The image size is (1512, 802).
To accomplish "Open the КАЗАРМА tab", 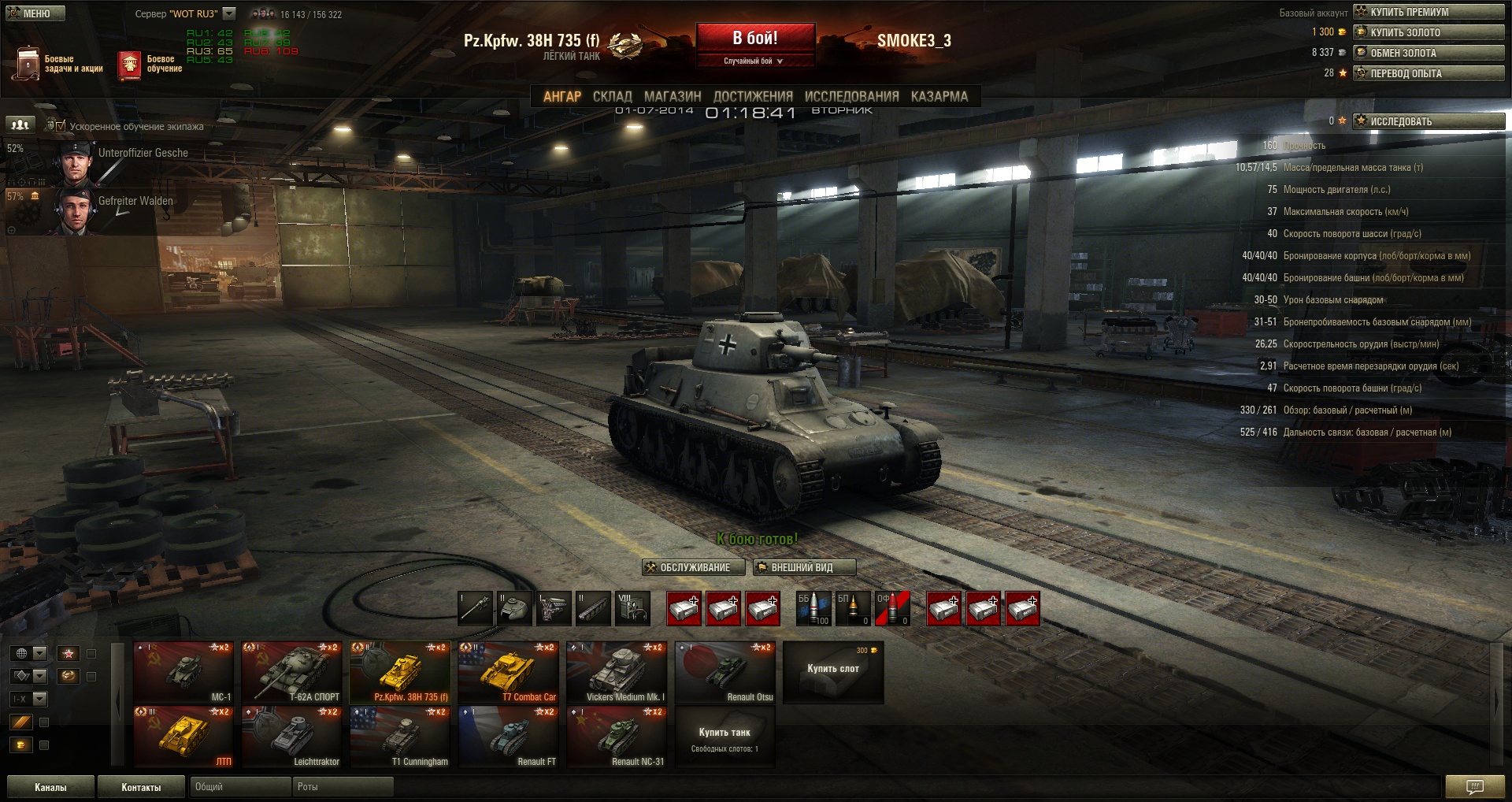I will tap(939, 96).
